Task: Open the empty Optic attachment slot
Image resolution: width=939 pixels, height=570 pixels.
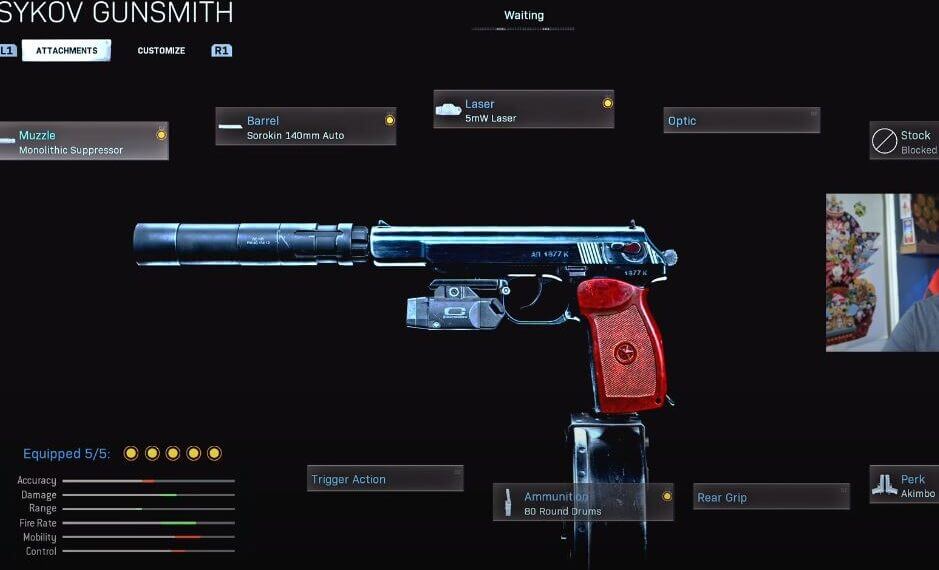Action: (x=742, y=121)
